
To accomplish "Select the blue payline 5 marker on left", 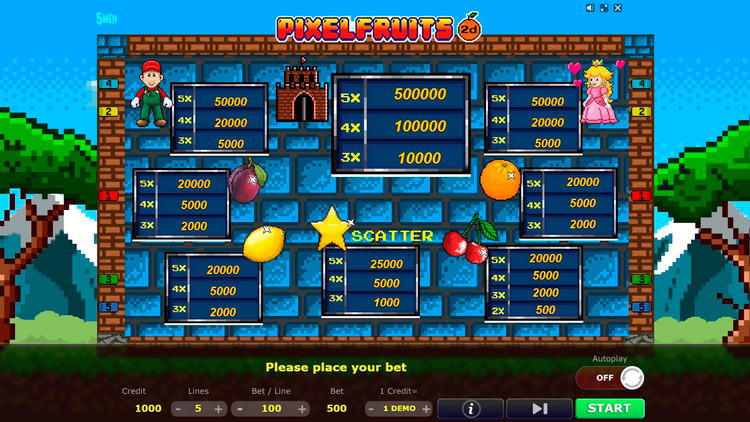I will [110, 307].
